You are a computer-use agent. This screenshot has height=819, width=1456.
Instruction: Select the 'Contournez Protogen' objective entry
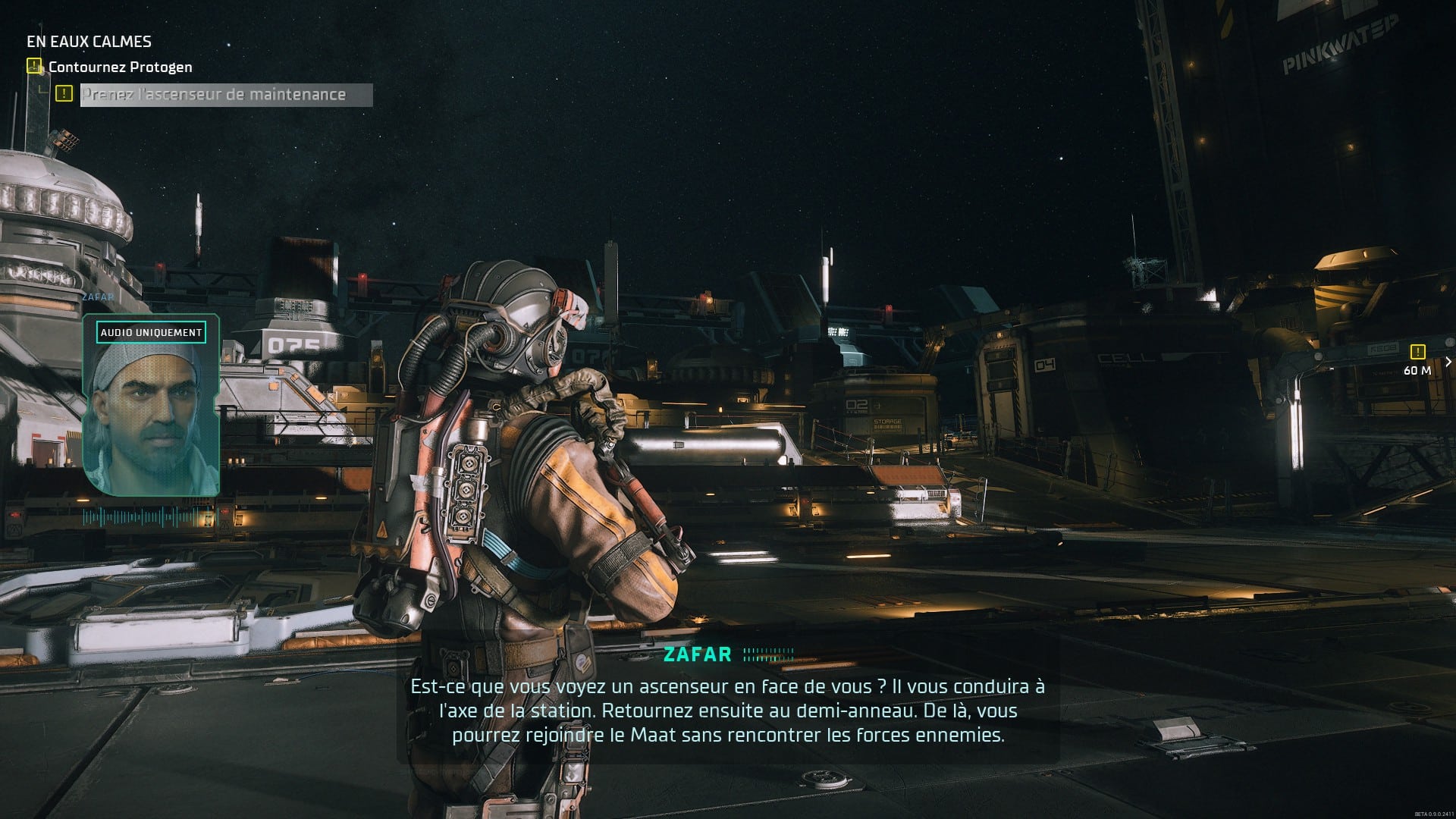tap(120, 67)
